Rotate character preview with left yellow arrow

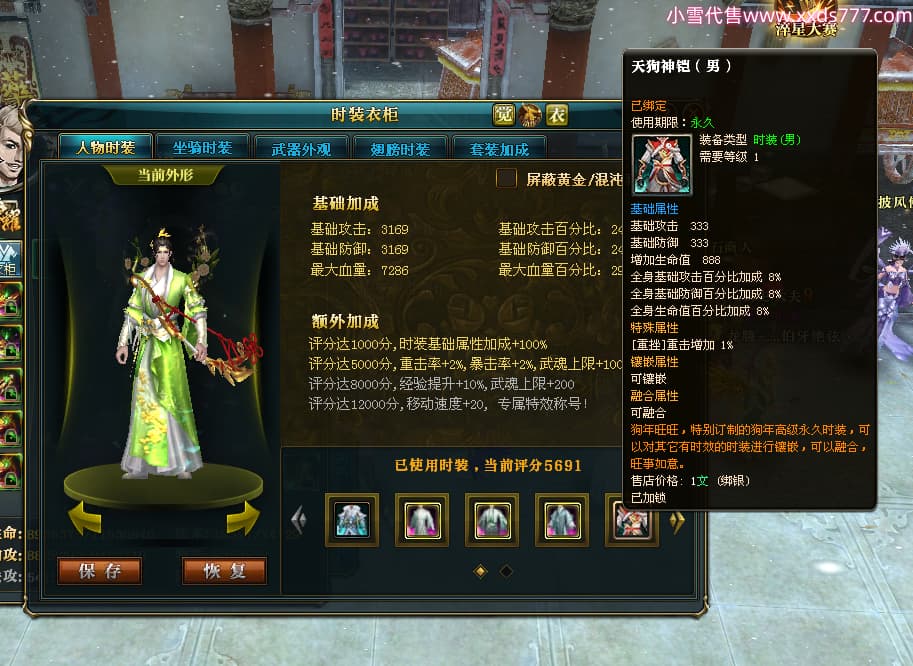click(85, 519)
